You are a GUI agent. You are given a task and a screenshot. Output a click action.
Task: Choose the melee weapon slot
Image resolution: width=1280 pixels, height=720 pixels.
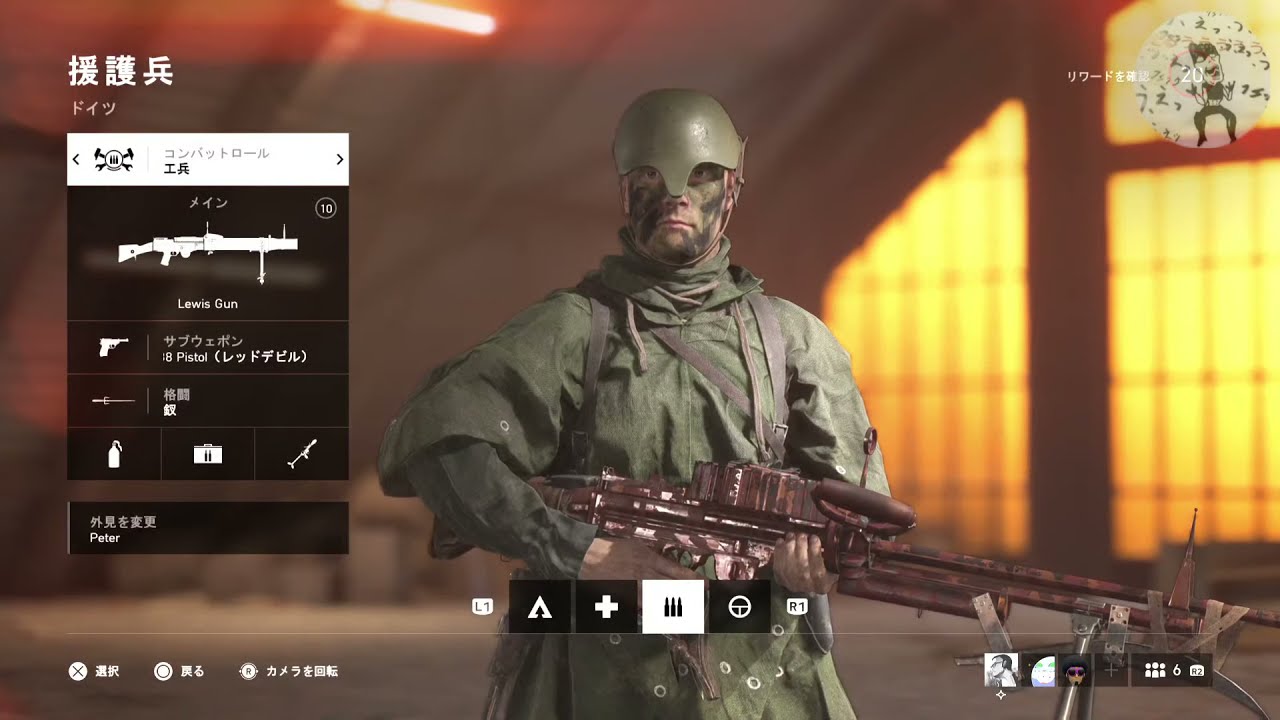208,401
